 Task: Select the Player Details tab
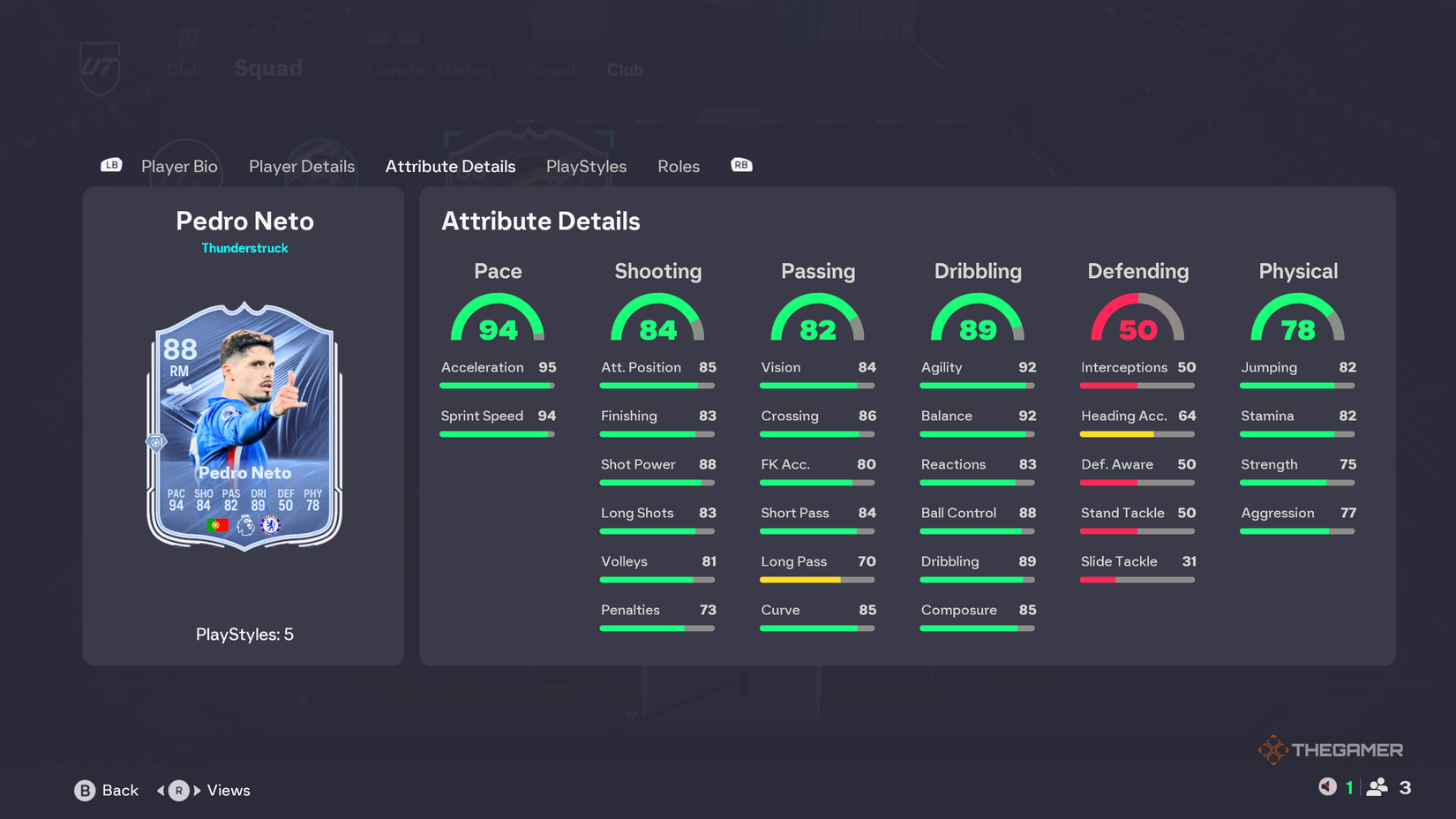[301, 166]
